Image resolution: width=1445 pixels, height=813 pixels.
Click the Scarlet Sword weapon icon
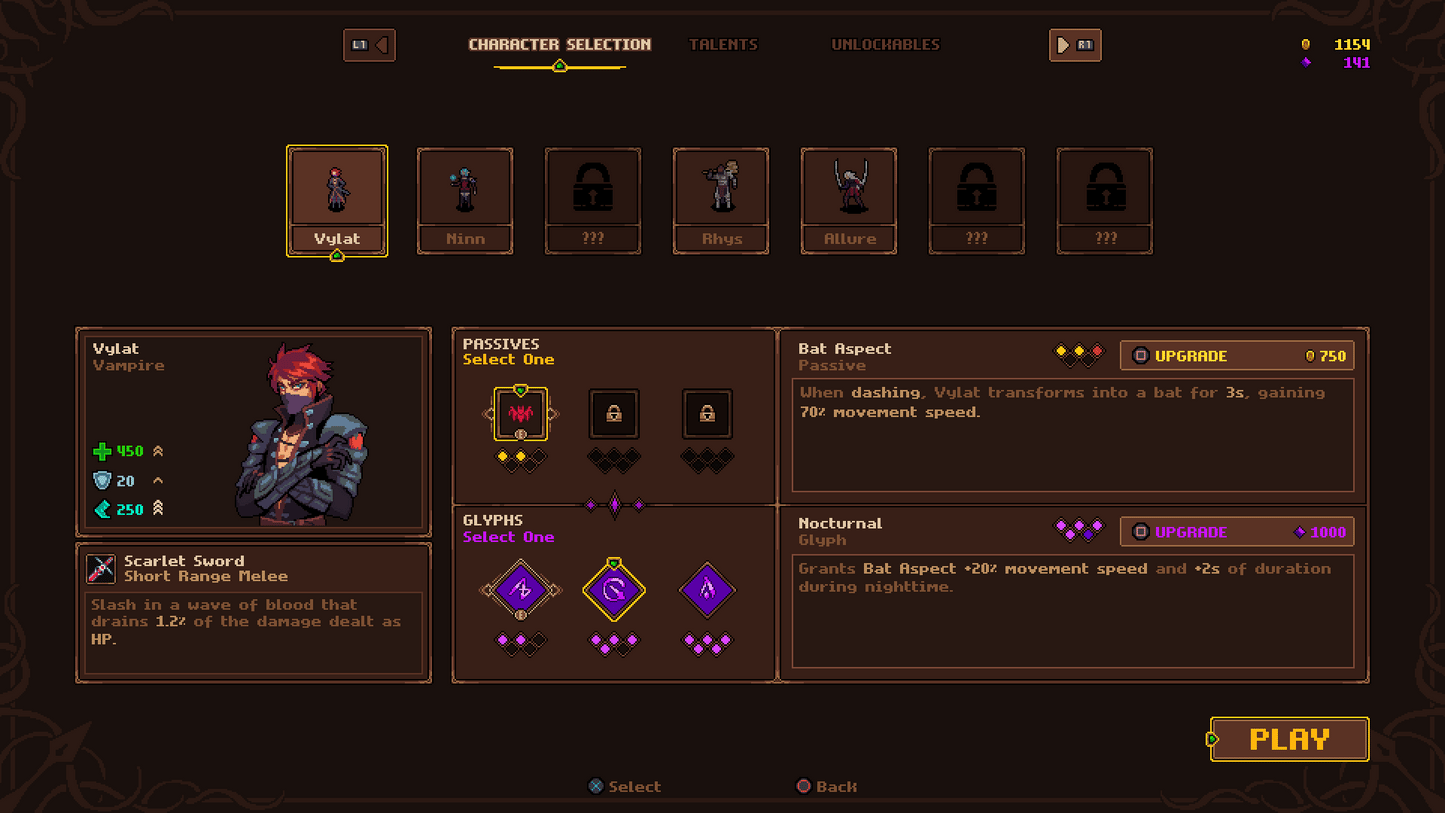point(101,569)
